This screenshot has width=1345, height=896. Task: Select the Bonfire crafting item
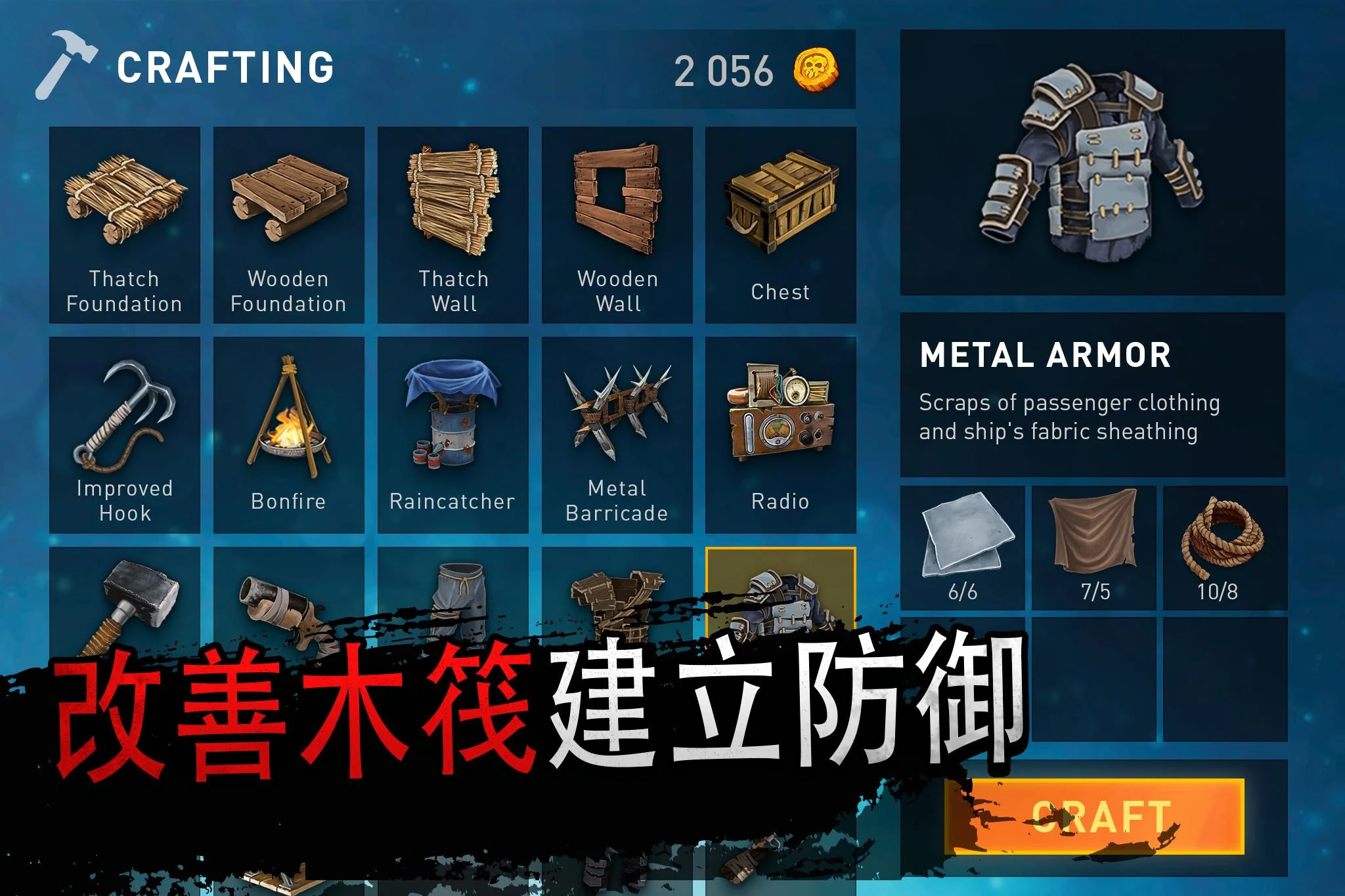click(289, 433)
